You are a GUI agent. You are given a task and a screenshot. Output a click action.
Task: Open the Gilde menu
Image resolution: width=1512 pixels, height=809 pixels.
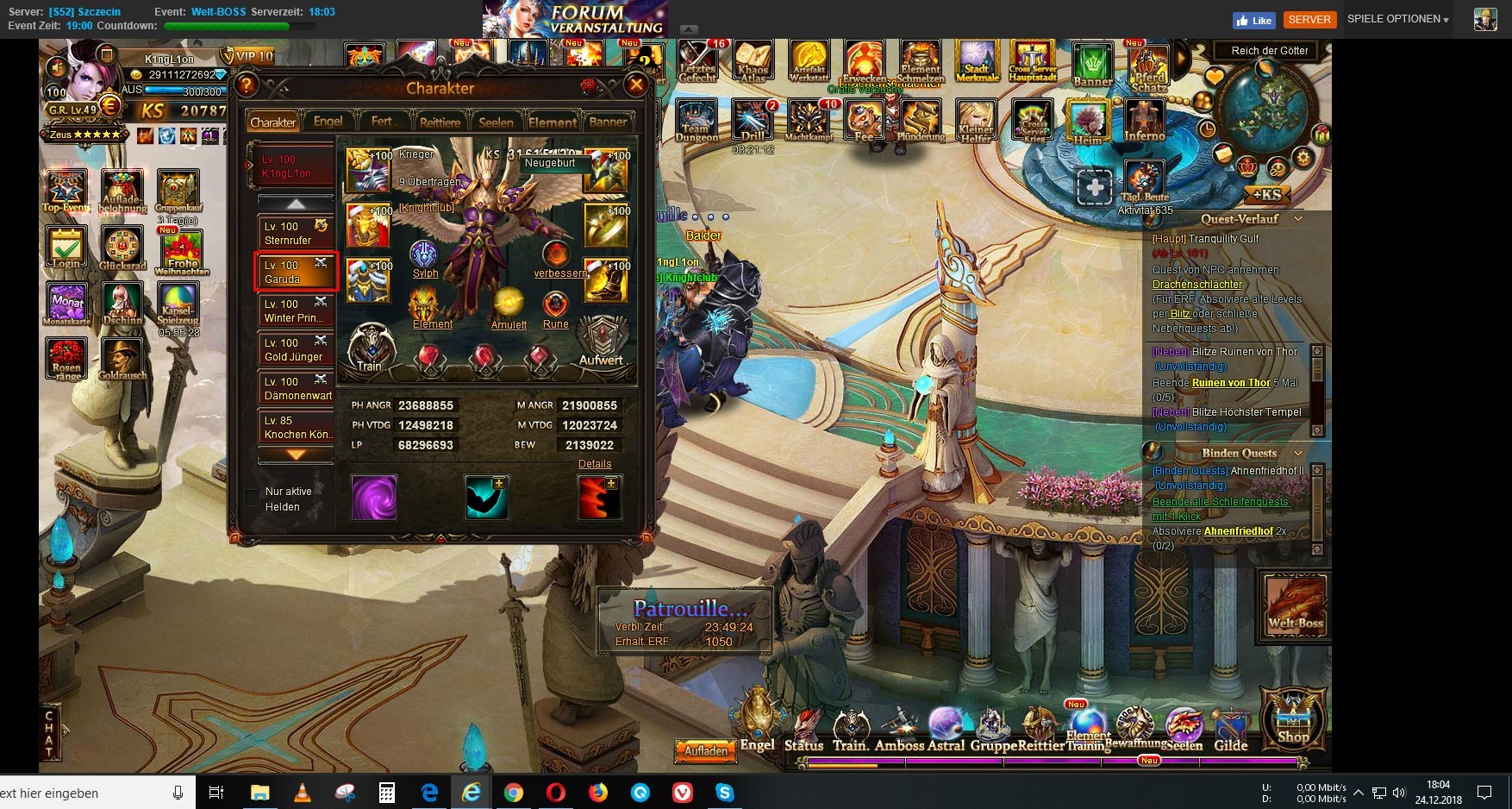click(1231, 731)
